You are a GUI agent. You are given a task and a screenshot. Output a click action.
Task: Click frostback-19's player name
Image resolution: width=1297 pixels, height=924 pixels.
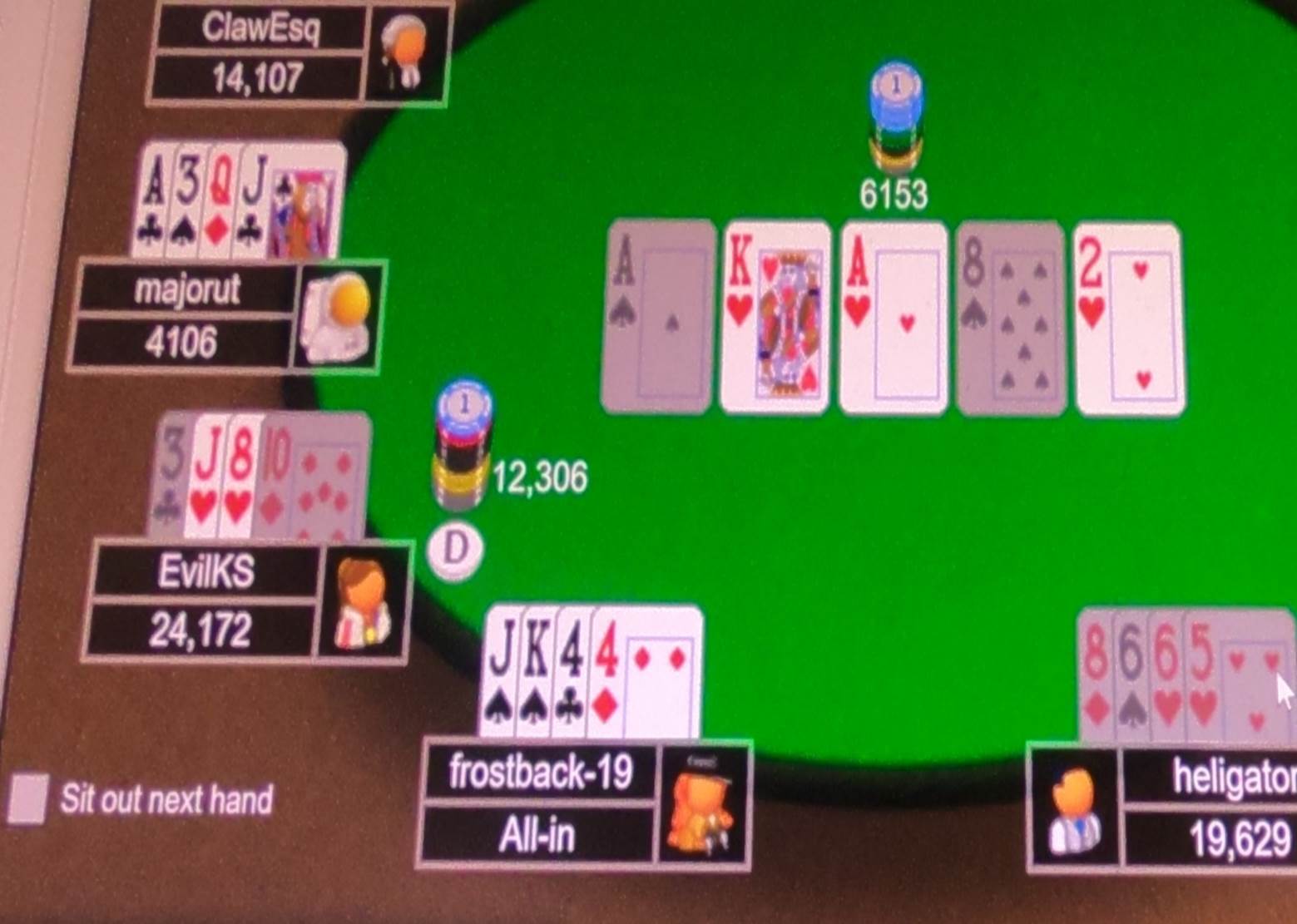pos(542,773)
